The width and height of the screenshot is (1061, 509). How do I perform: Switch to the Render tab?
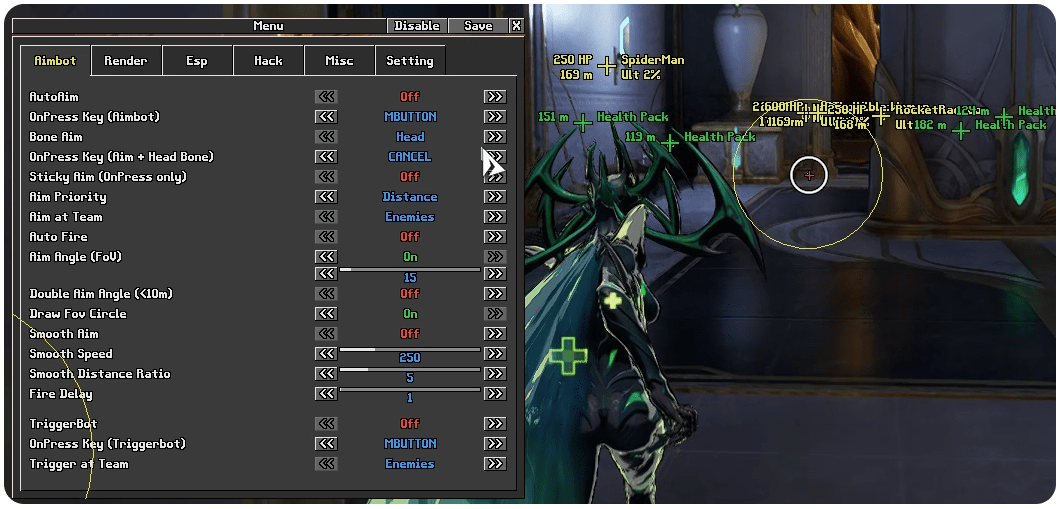coord(126,61)
